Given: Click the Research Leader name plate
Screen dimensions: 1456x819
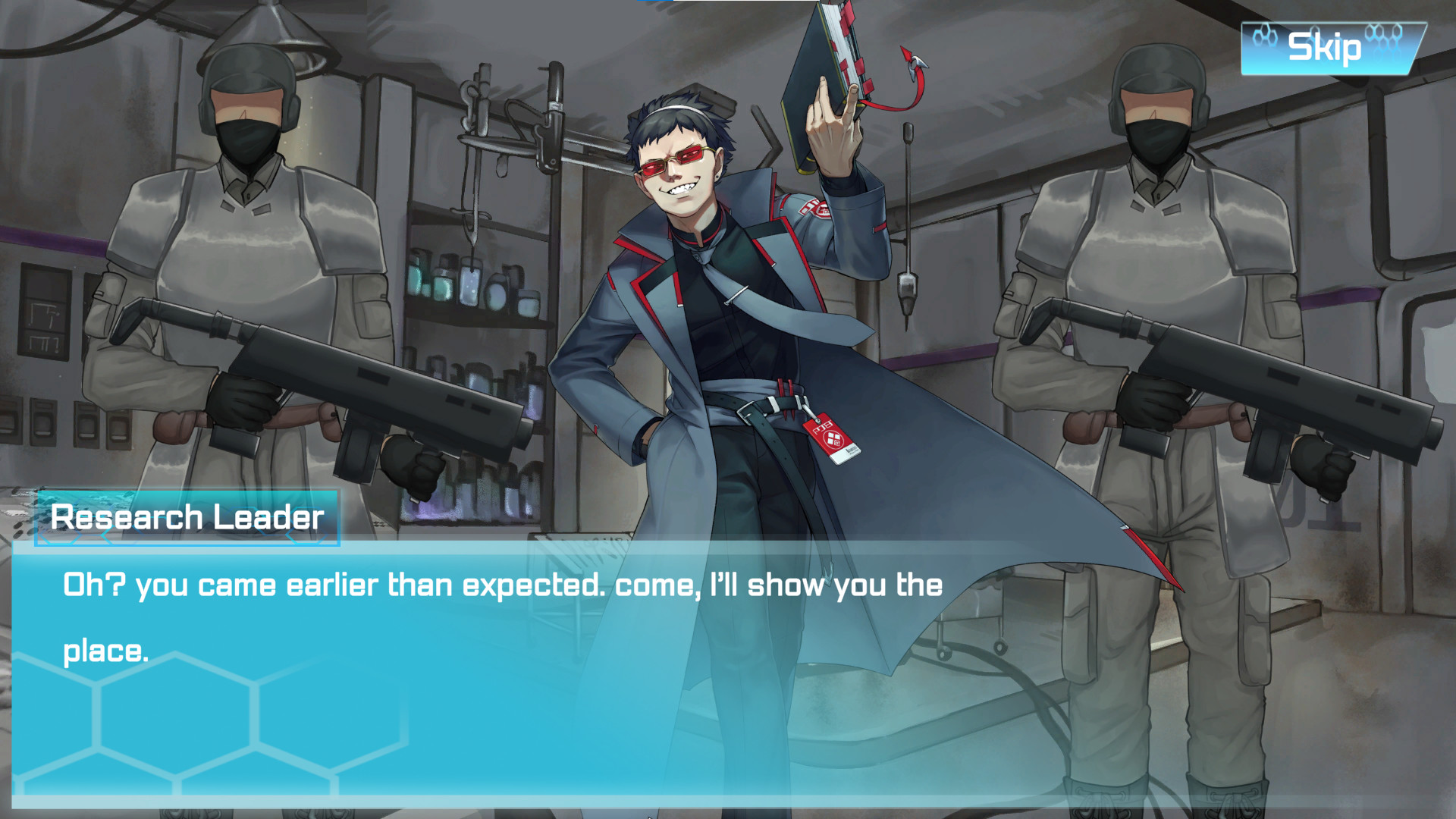Looking at the screenshot, I should point(190,519).
